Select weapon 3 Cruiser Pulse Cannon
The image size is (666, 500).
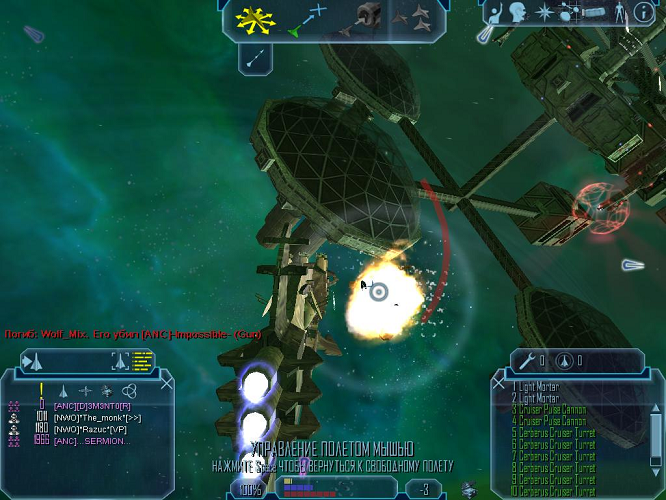[x=548, y=410]
